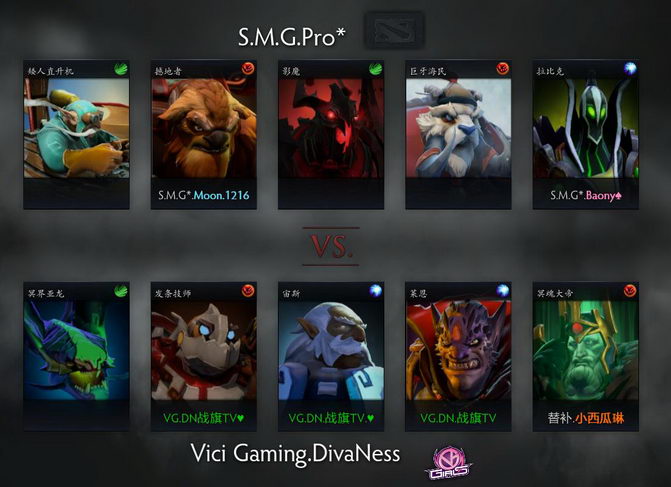
Task: Select the Viper hero card
Action: click(76, 352)
